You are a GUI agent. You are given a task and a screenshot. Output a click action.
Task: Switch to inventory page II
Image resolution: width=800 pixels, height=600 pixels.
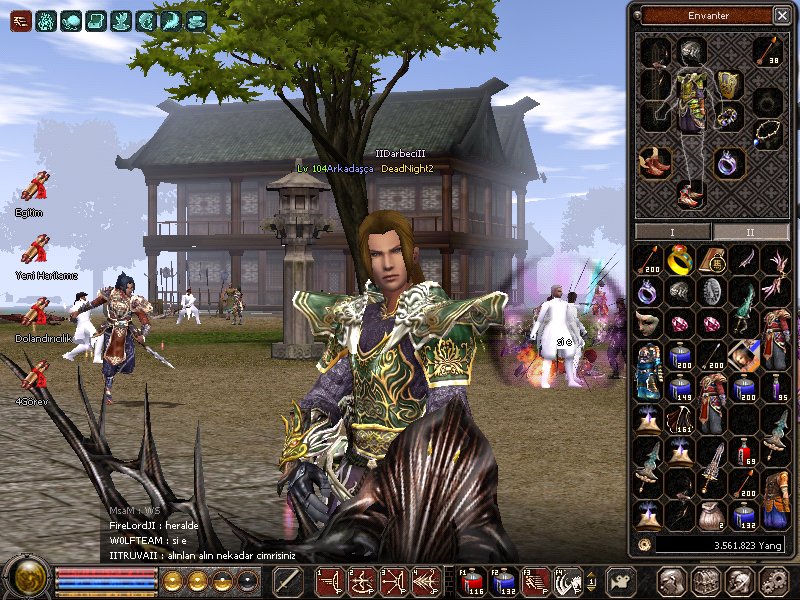pos(749,232)
